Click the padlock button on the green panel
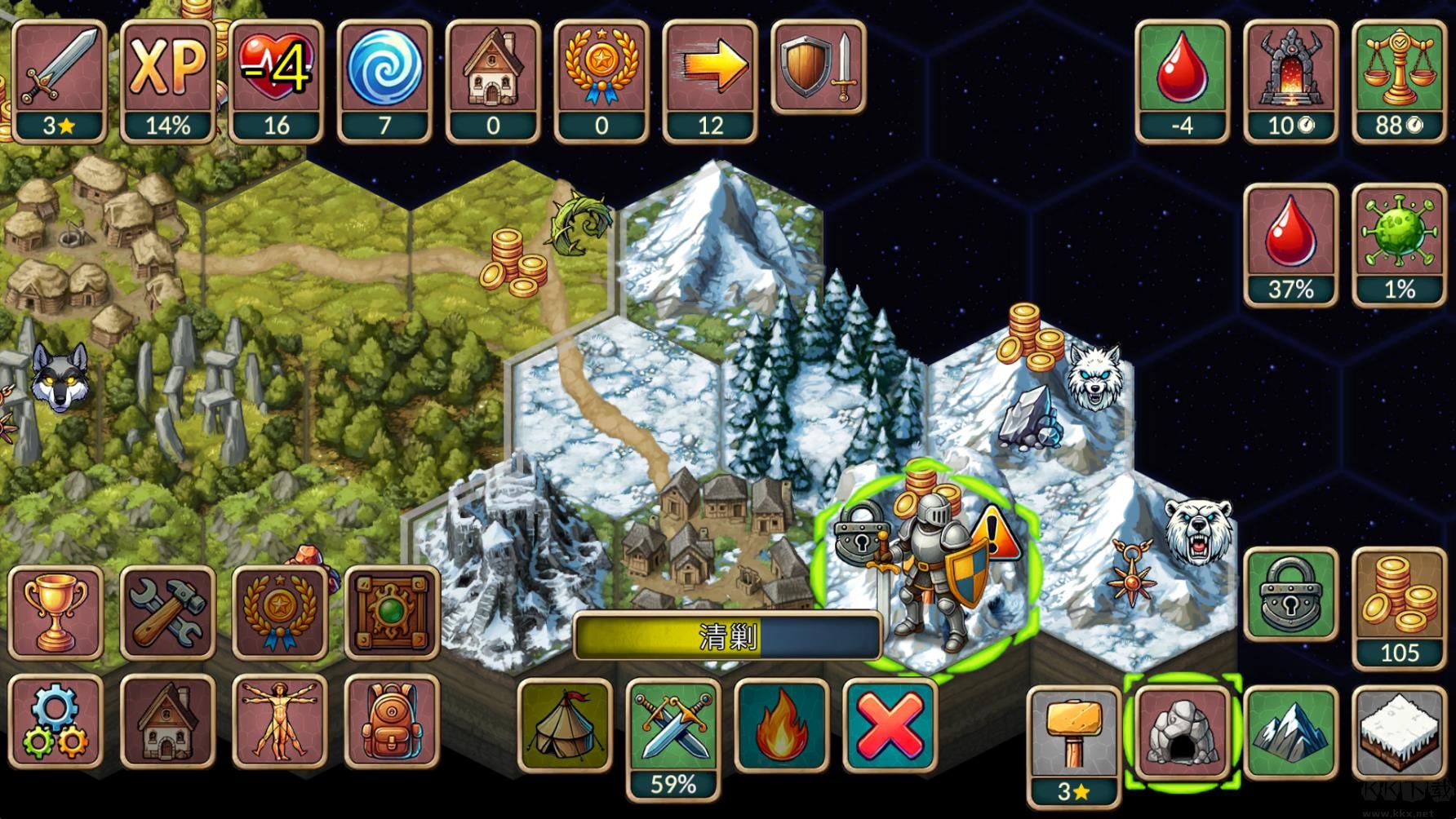 (1291, 595)
